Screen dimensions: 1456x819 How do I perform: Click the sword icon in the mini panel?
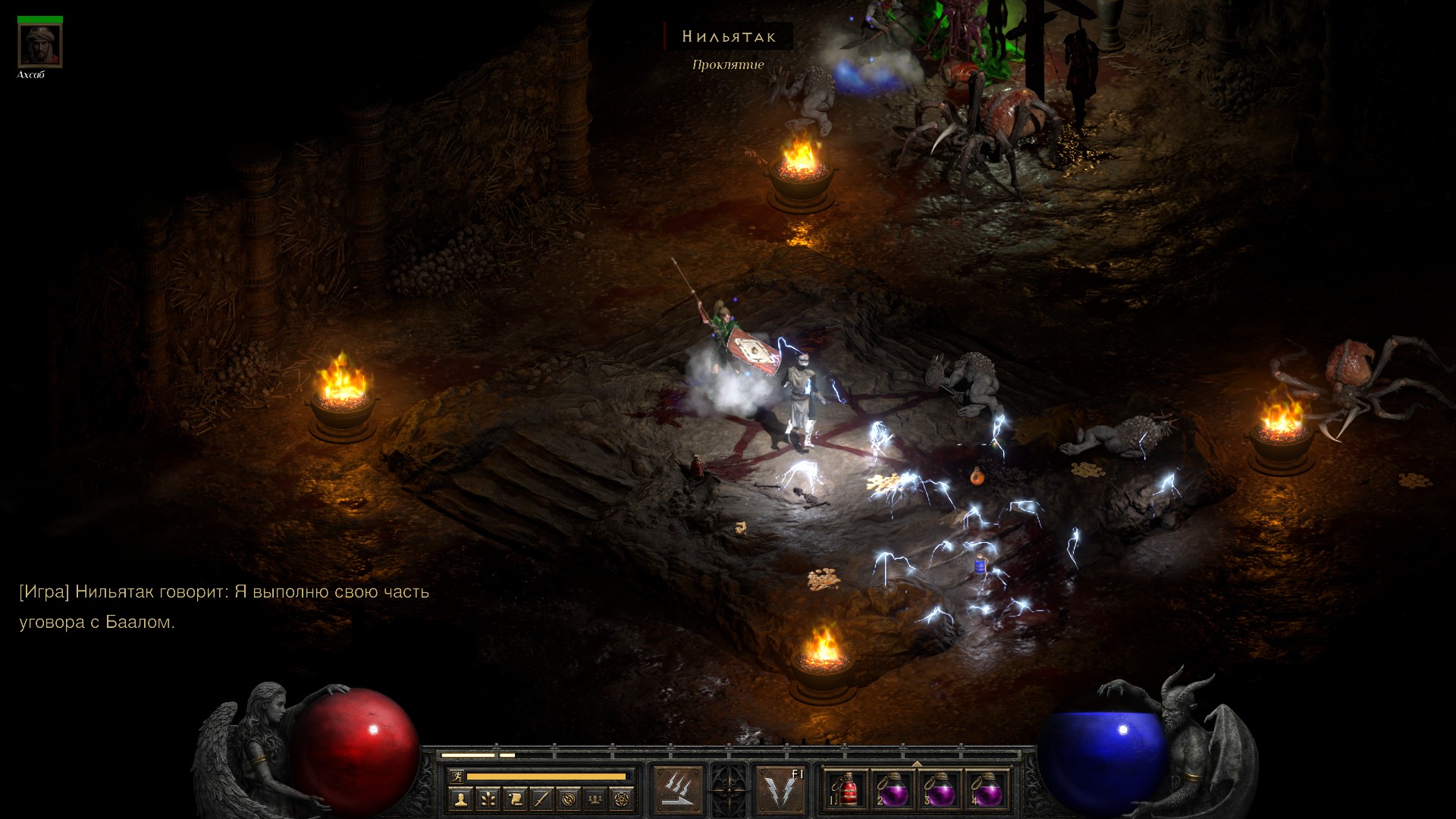(x=541, y=799)
